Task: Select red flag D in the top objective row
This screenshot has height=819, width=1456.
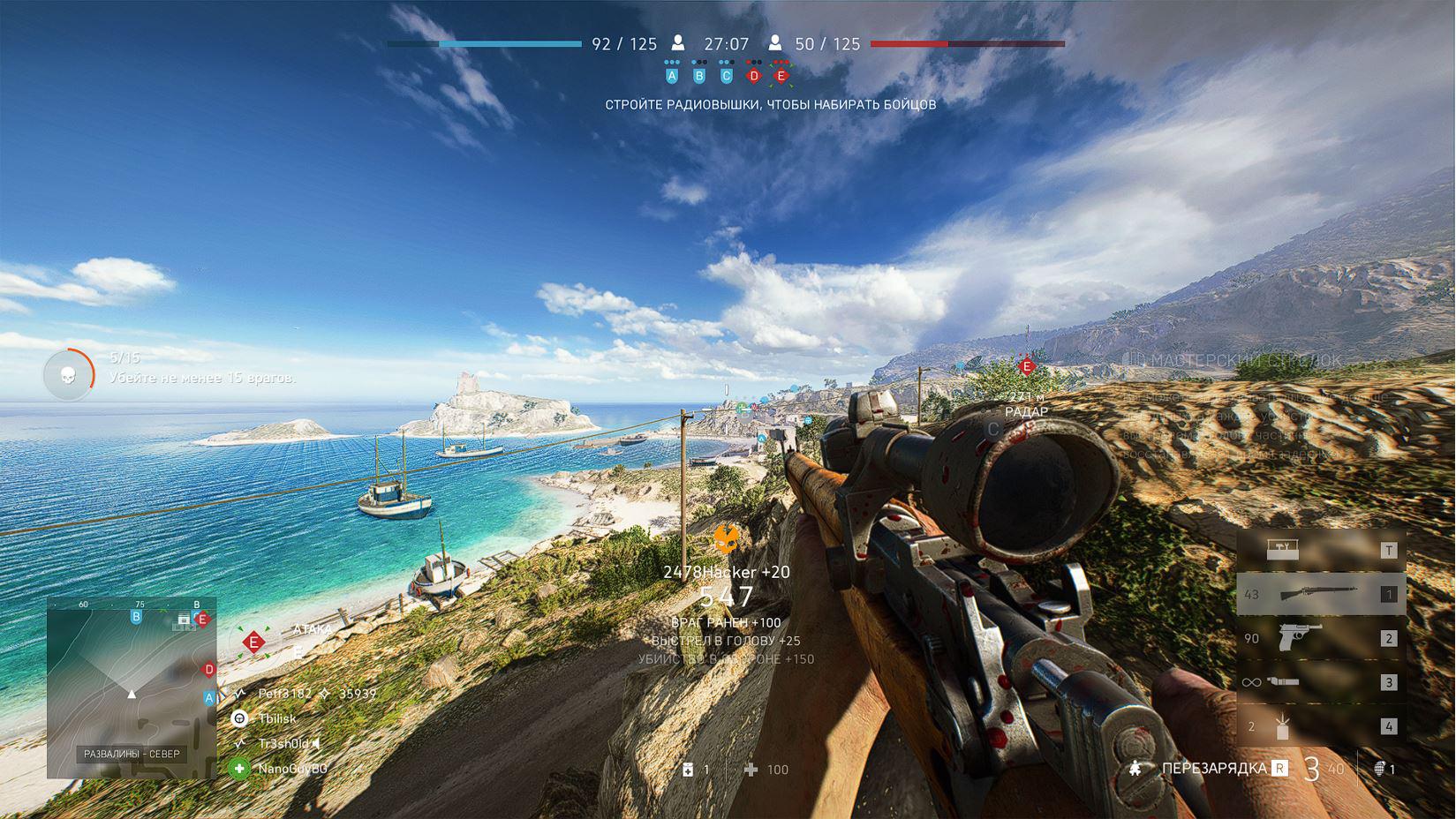Action: tap(754, 76)
